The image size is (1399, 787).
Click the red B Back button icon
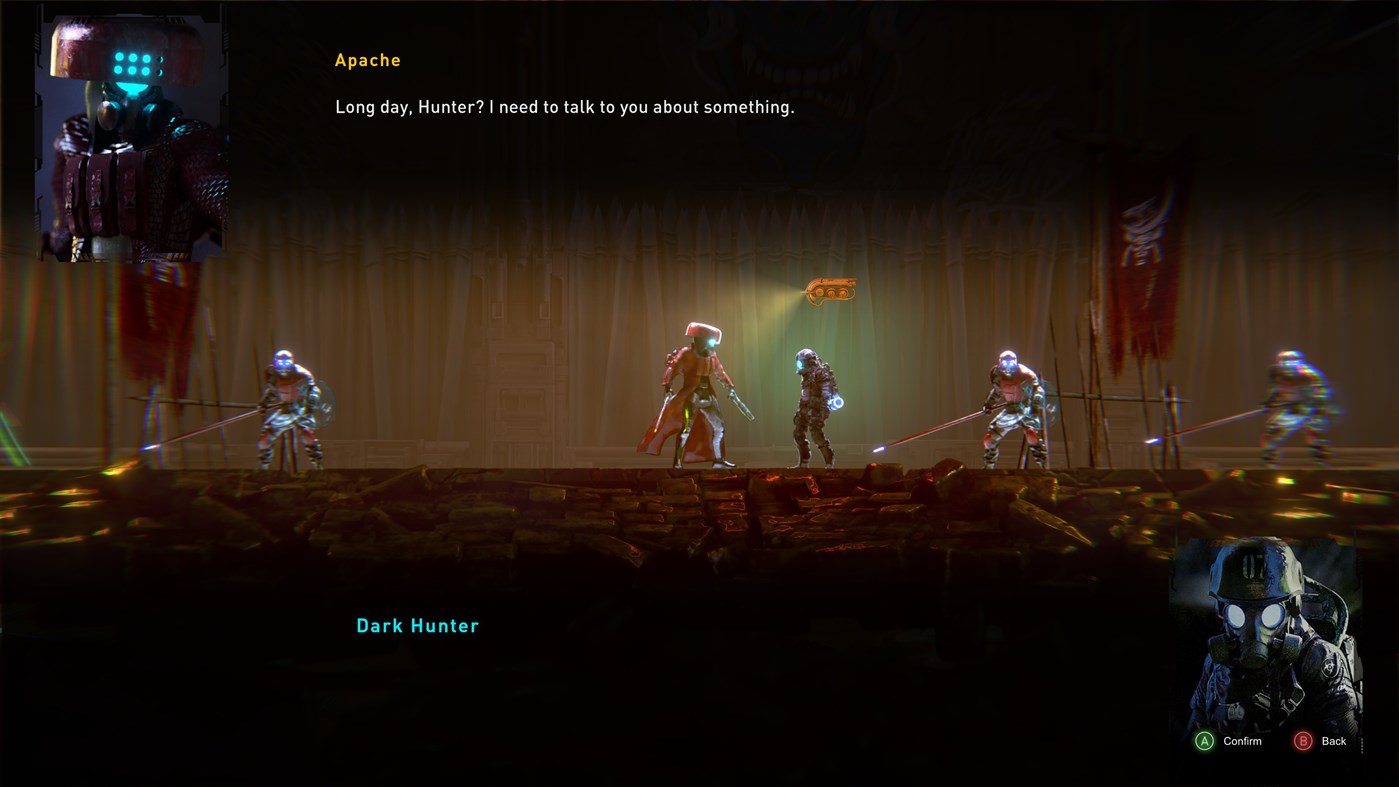pyautogui.click(x=1302, y=740)
